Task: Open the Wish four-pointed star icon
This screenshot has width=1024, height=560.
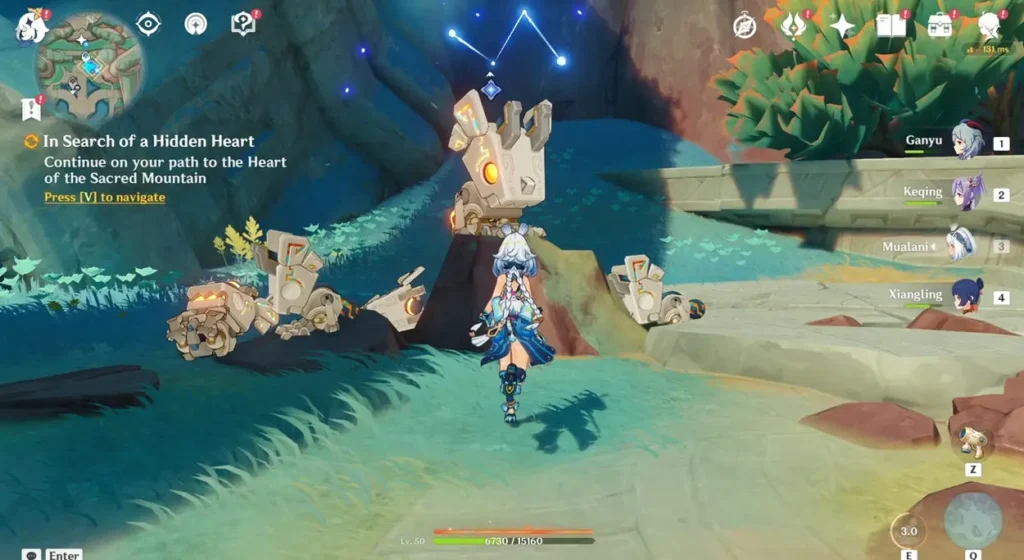Action: (x=842, y=26)
